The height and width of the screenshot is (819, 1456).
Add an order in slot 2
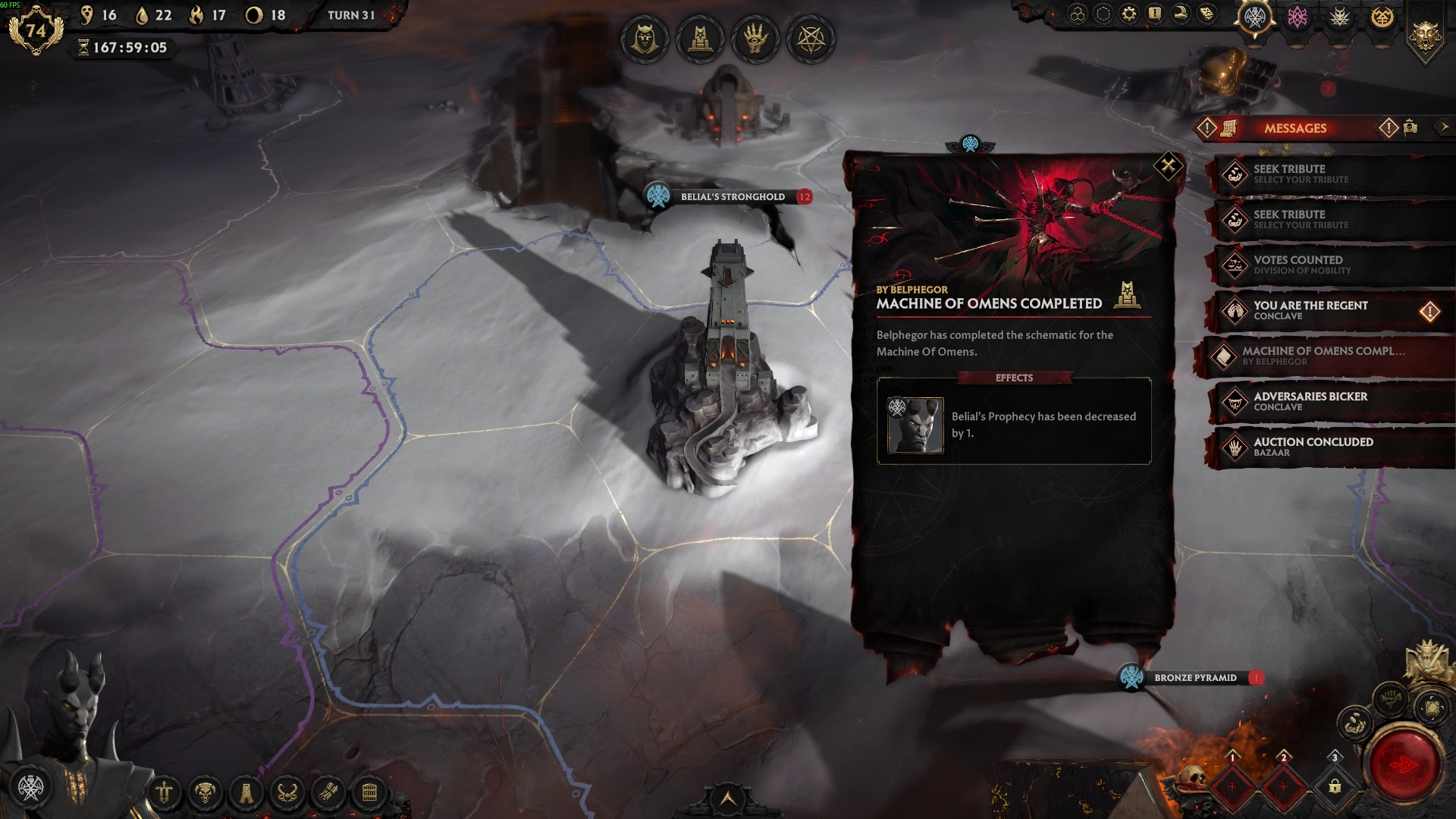click(1283, 786)
